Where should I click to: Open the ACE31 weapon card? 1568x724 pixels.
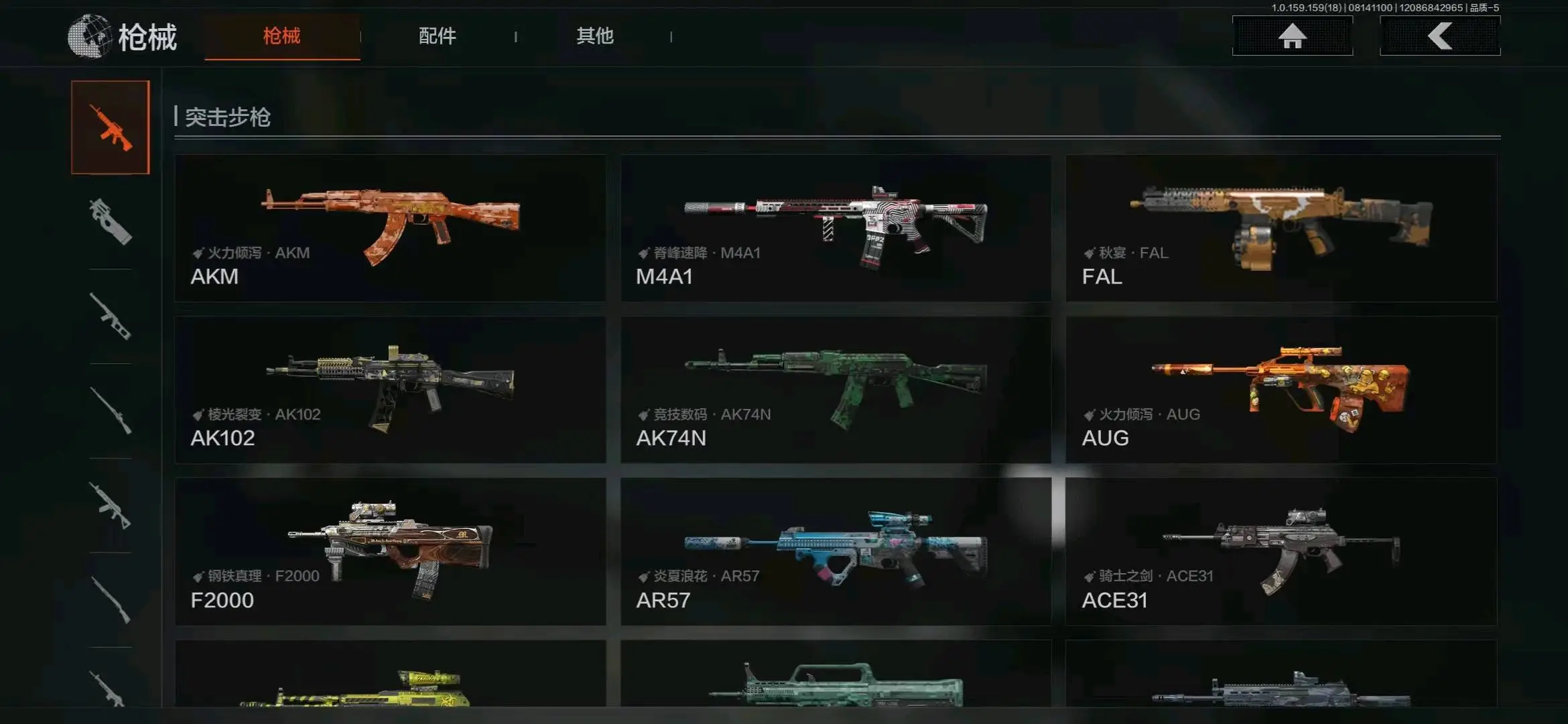tap(1281, 552)
